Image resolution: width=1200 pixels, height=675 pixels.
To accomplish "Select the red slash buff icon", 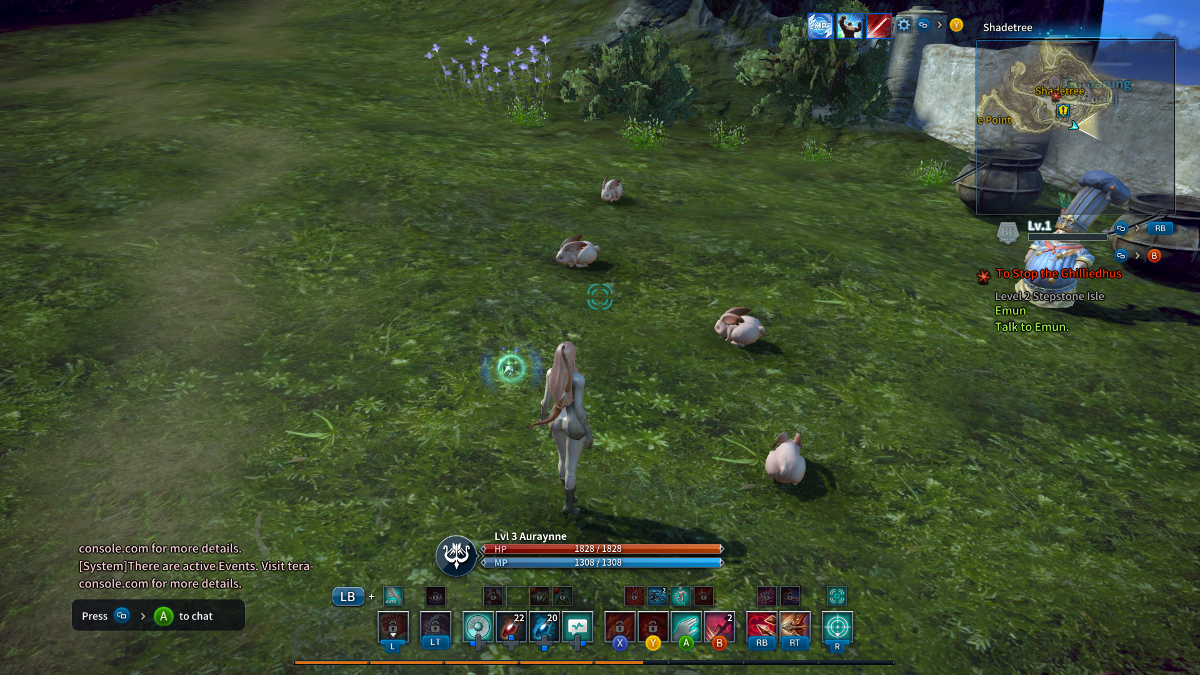I will coord(879,26).
